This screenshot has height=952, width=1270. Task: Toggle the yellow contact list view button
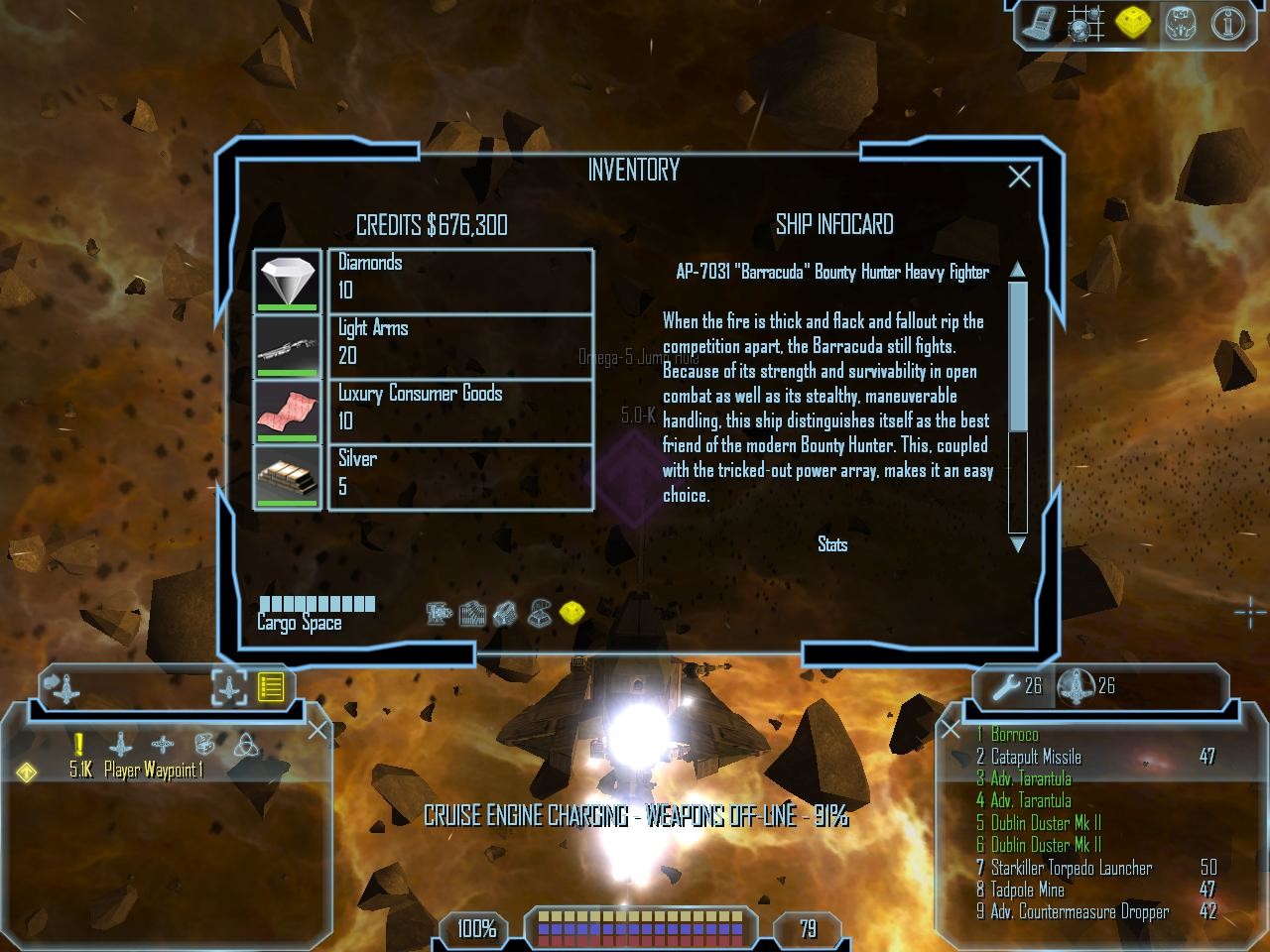click(x=271, y=686)
